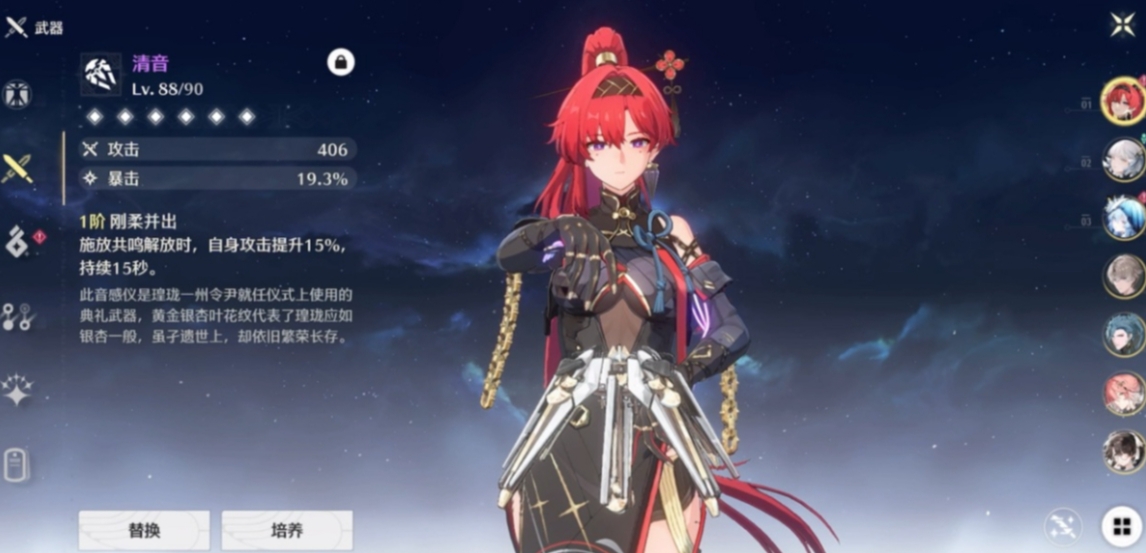Open the sparkle-star resonance chain tab
This screenshot has width=1146, height=553.
click(17, 390)
